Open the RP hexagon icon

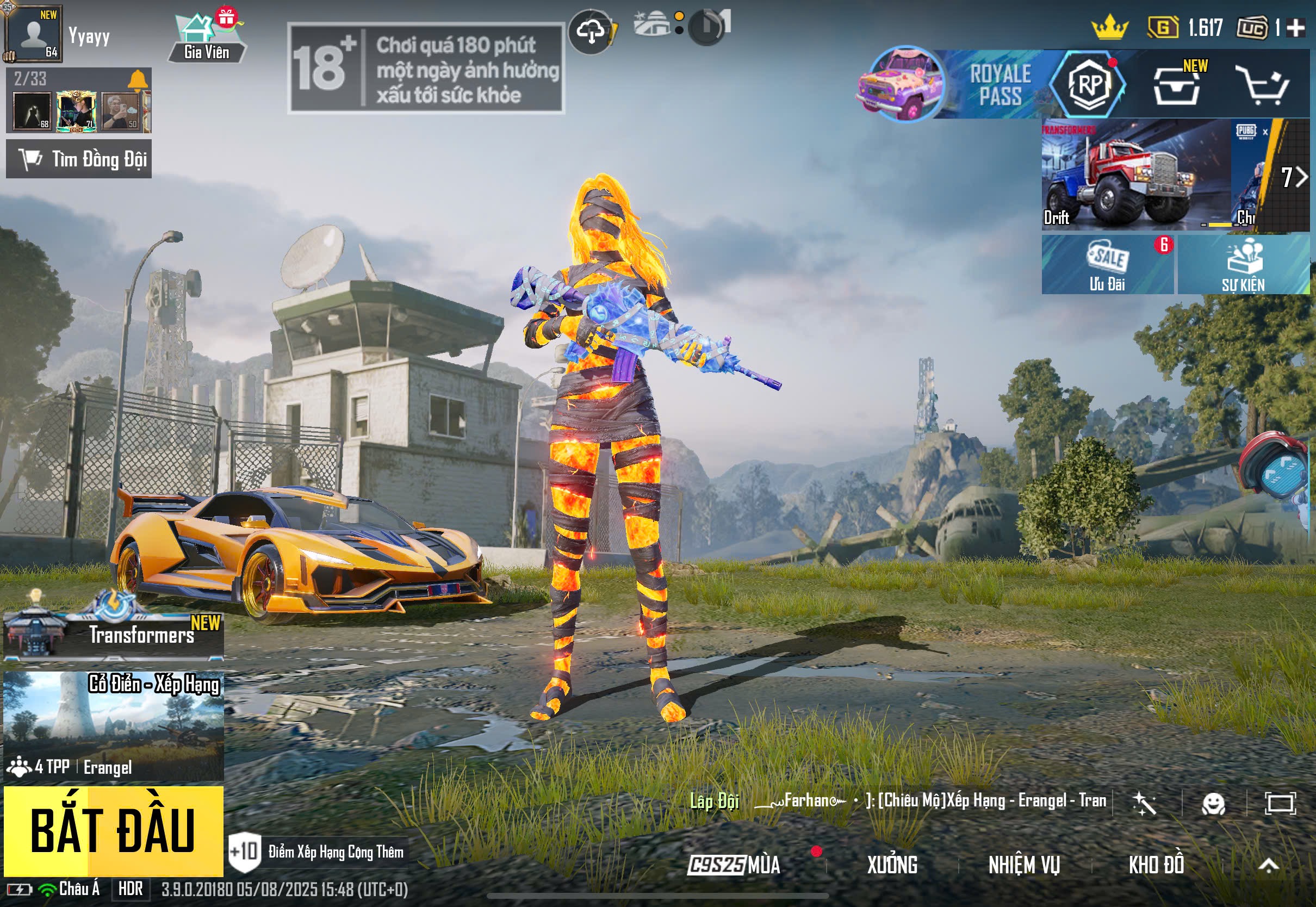click(x=1088, y=85)
